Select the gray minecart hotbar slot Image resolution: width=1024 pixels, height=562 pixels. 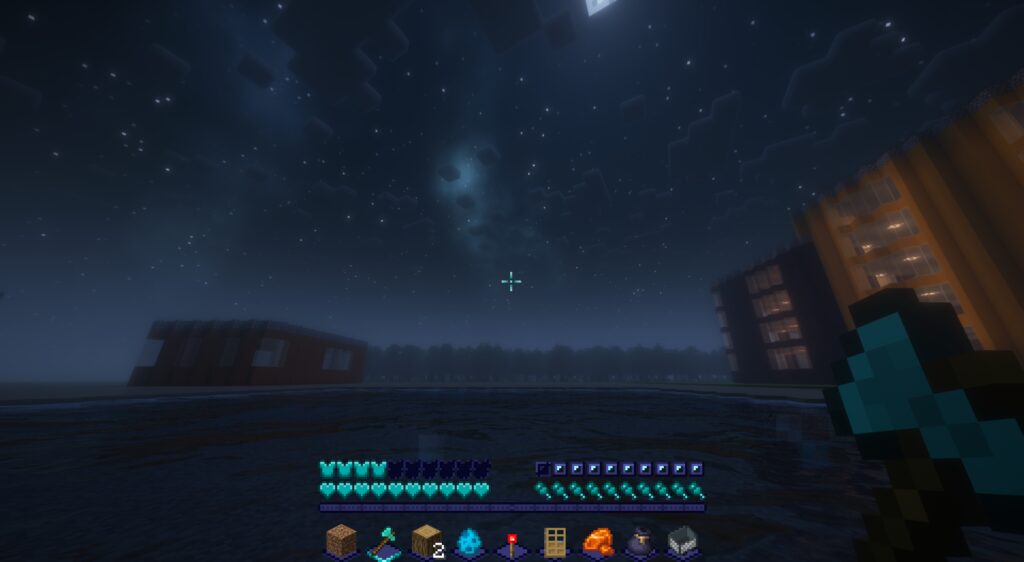[682, 541]
